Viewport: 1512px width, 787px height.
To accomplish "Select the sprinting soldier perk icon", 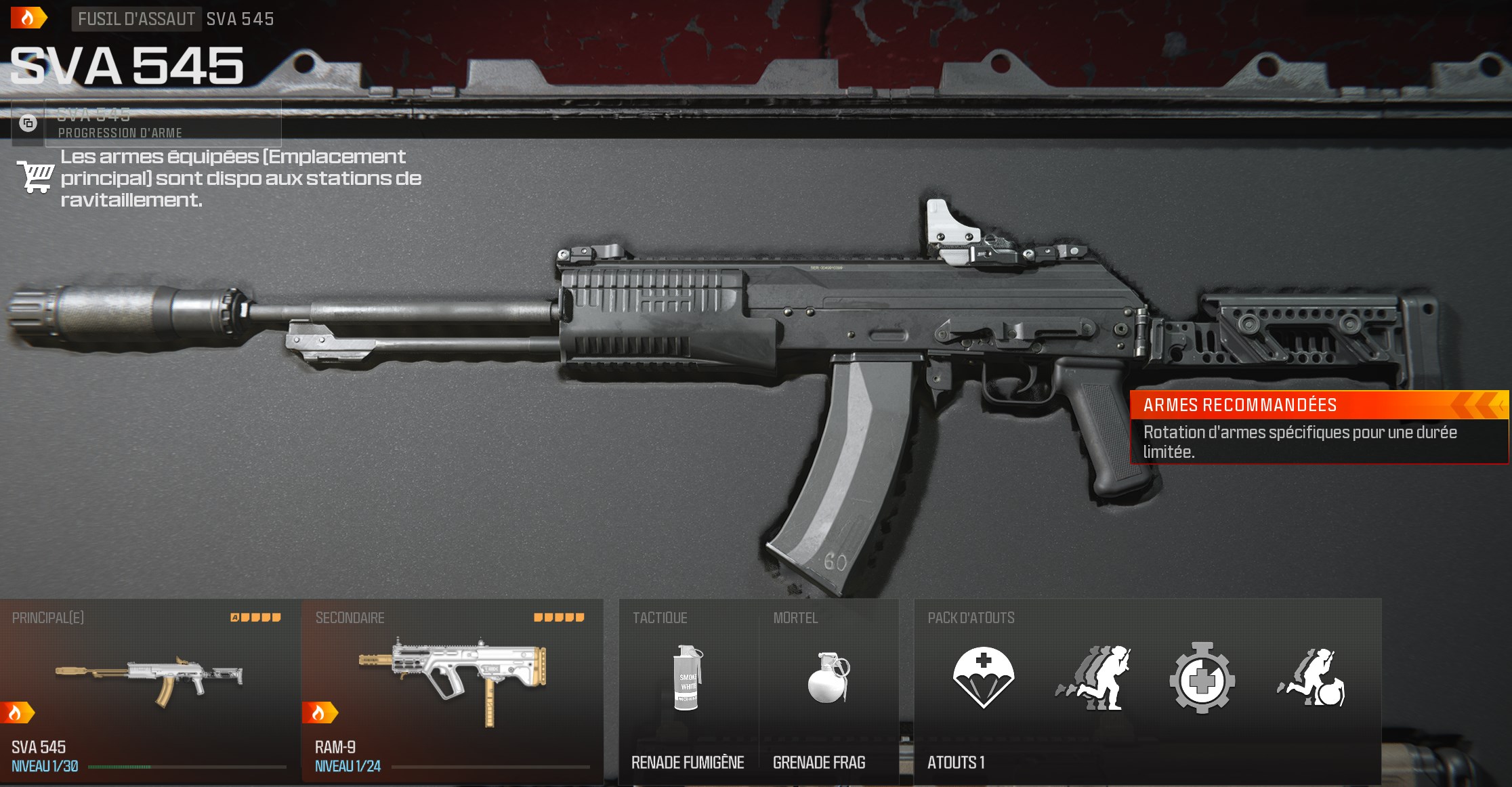I will [x=1093, y=677].
